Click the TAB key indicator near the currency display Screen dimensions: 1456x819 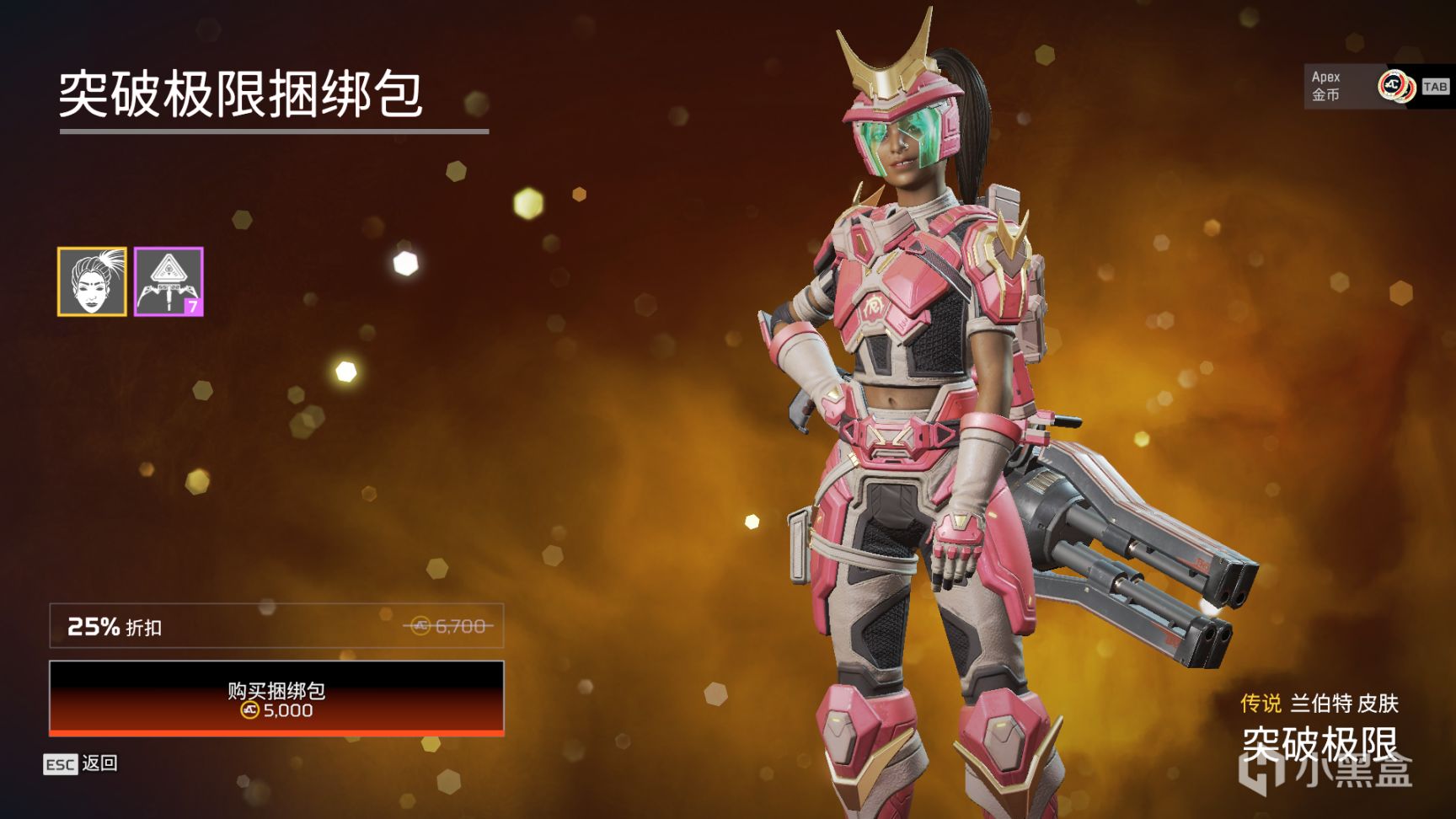[1437, 87]
